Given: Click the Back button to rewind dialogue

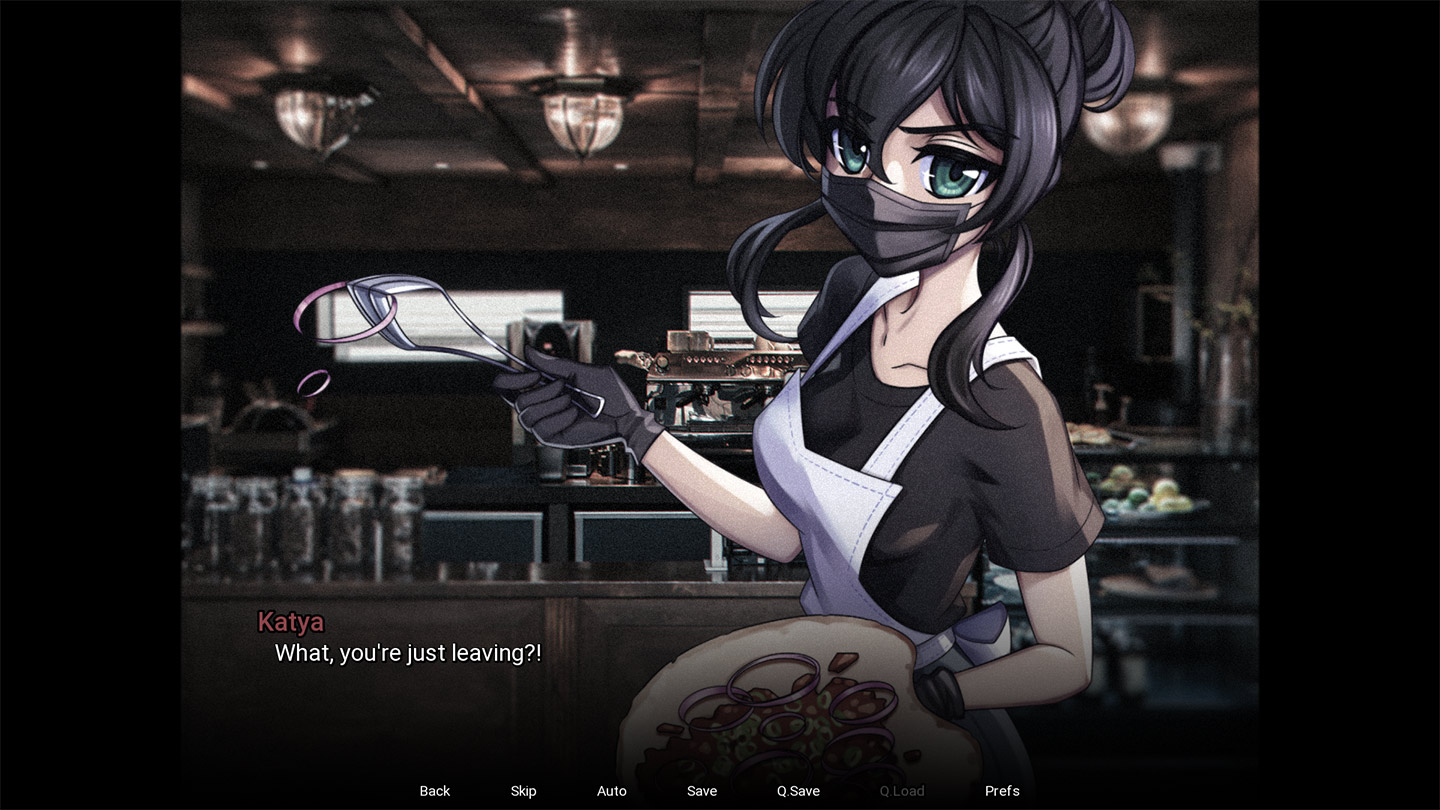Looking at the screenshot, I should tap(434, 790).
